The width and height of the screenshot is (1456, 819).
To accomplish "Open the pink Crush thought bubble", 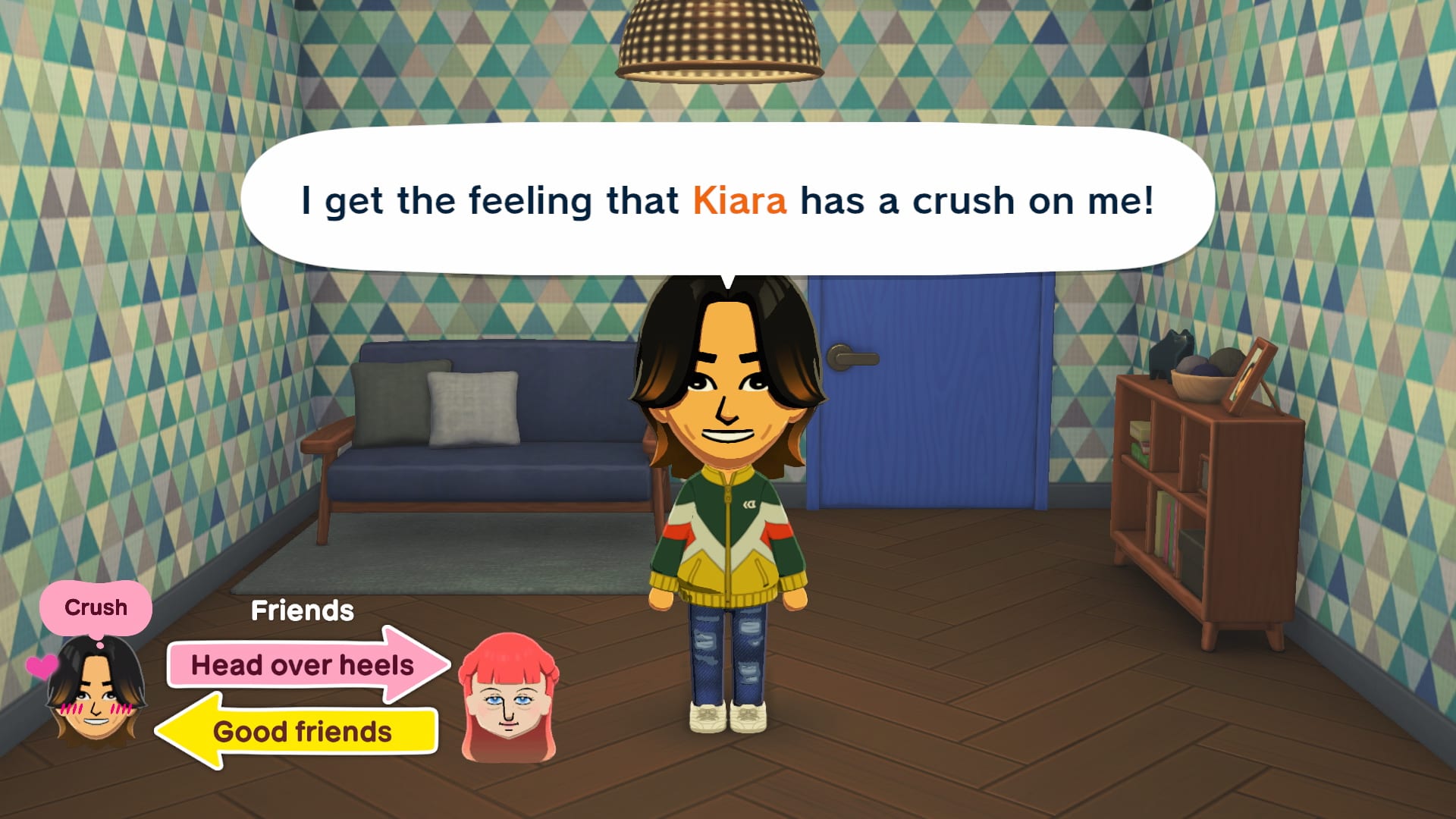I will pyautogui.click(x=96, y=607).
